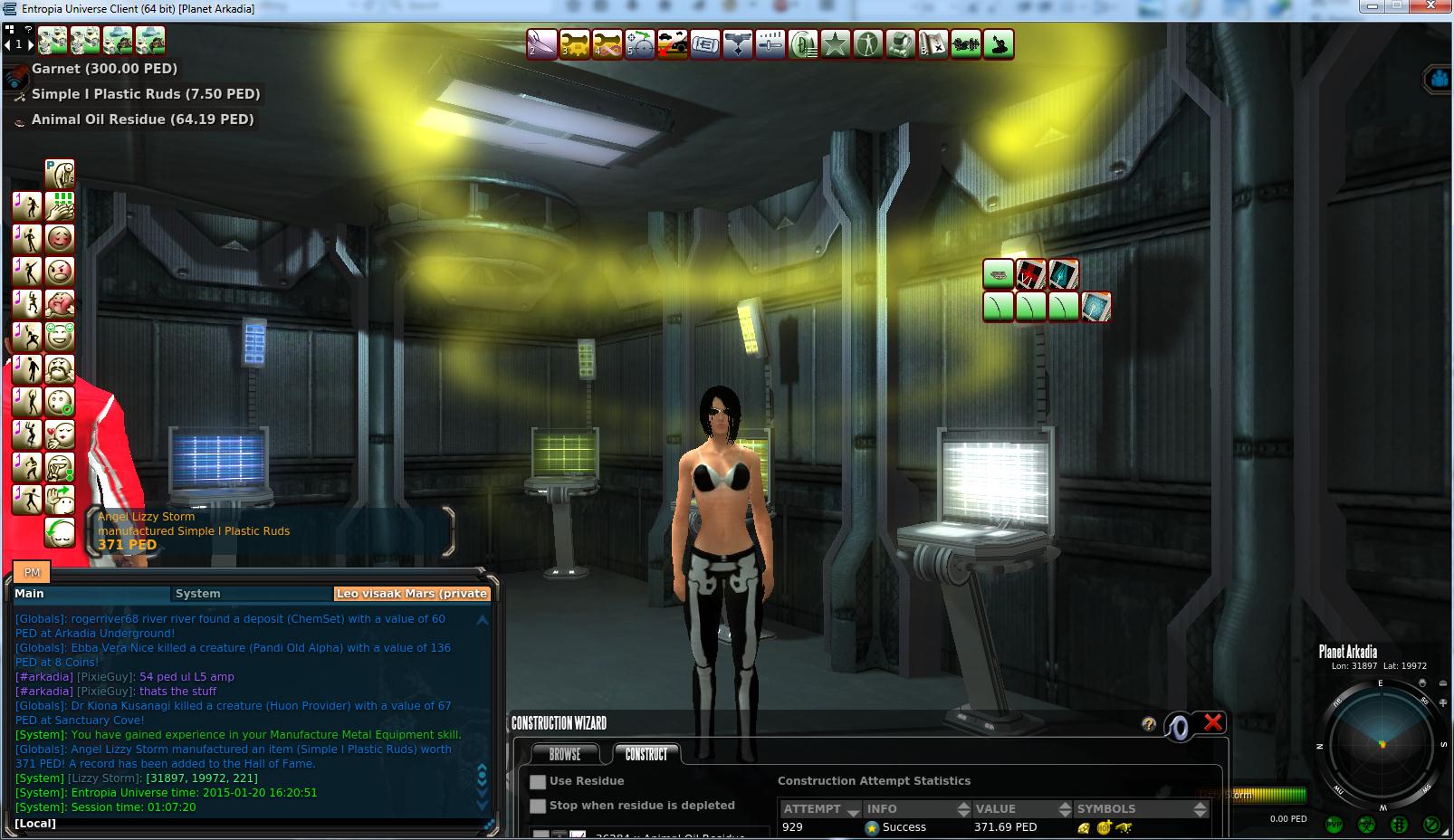Click the radar minimap
Image resolution: width=1454 pixels, height=840 pixels.
(x=1381, y=744)
